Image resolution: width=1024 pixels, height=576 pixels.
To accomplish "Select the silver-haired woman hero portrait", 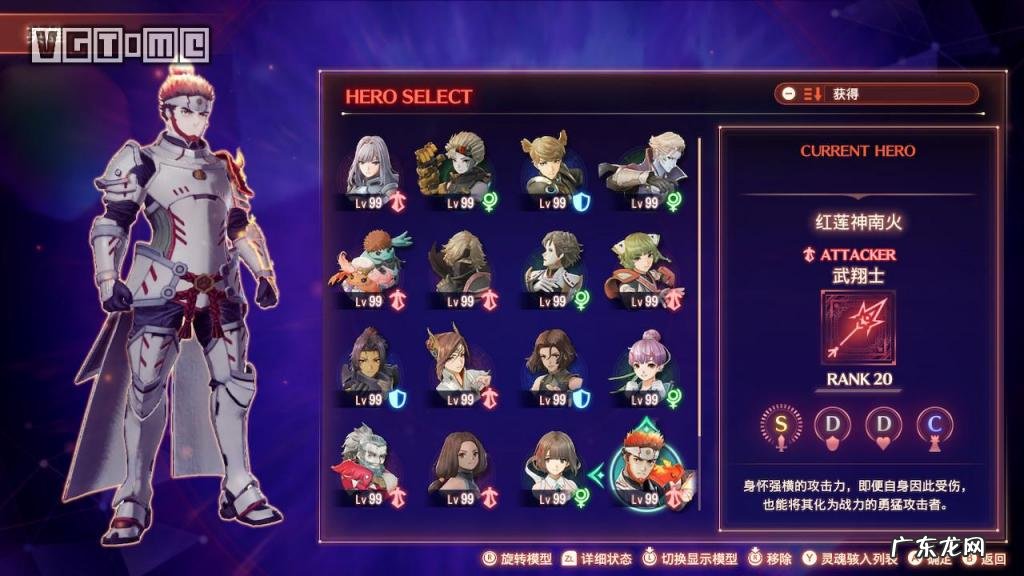I will coord(374,168).
